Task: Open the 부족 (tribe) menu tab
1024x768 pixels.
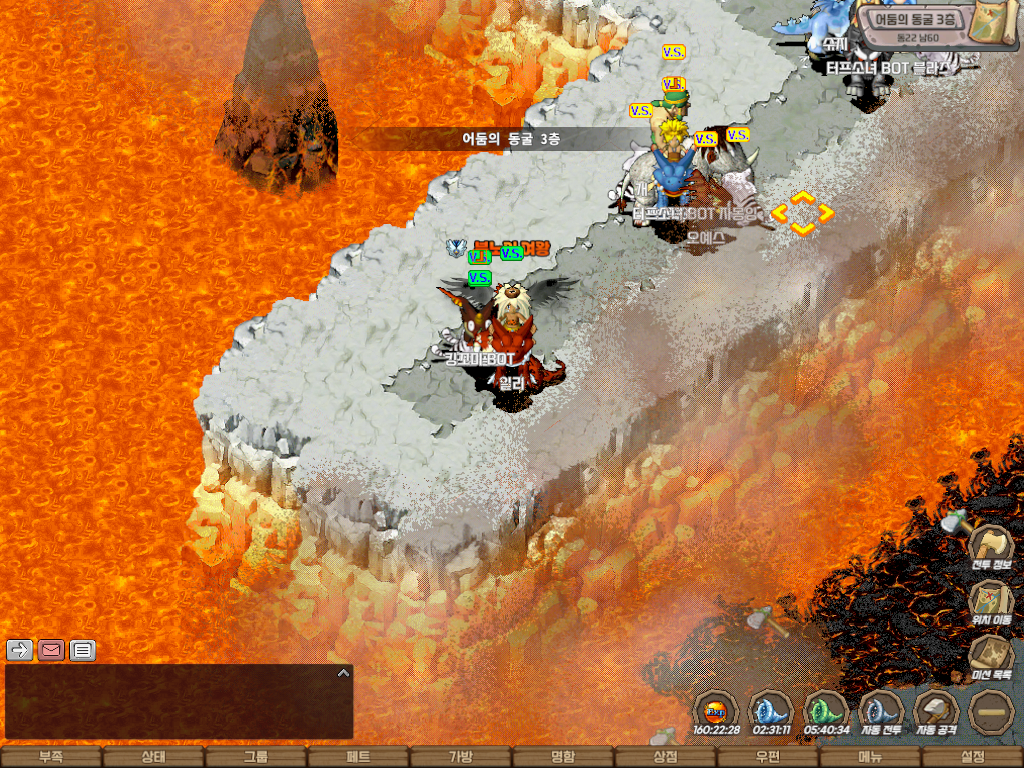Action: 51,757
